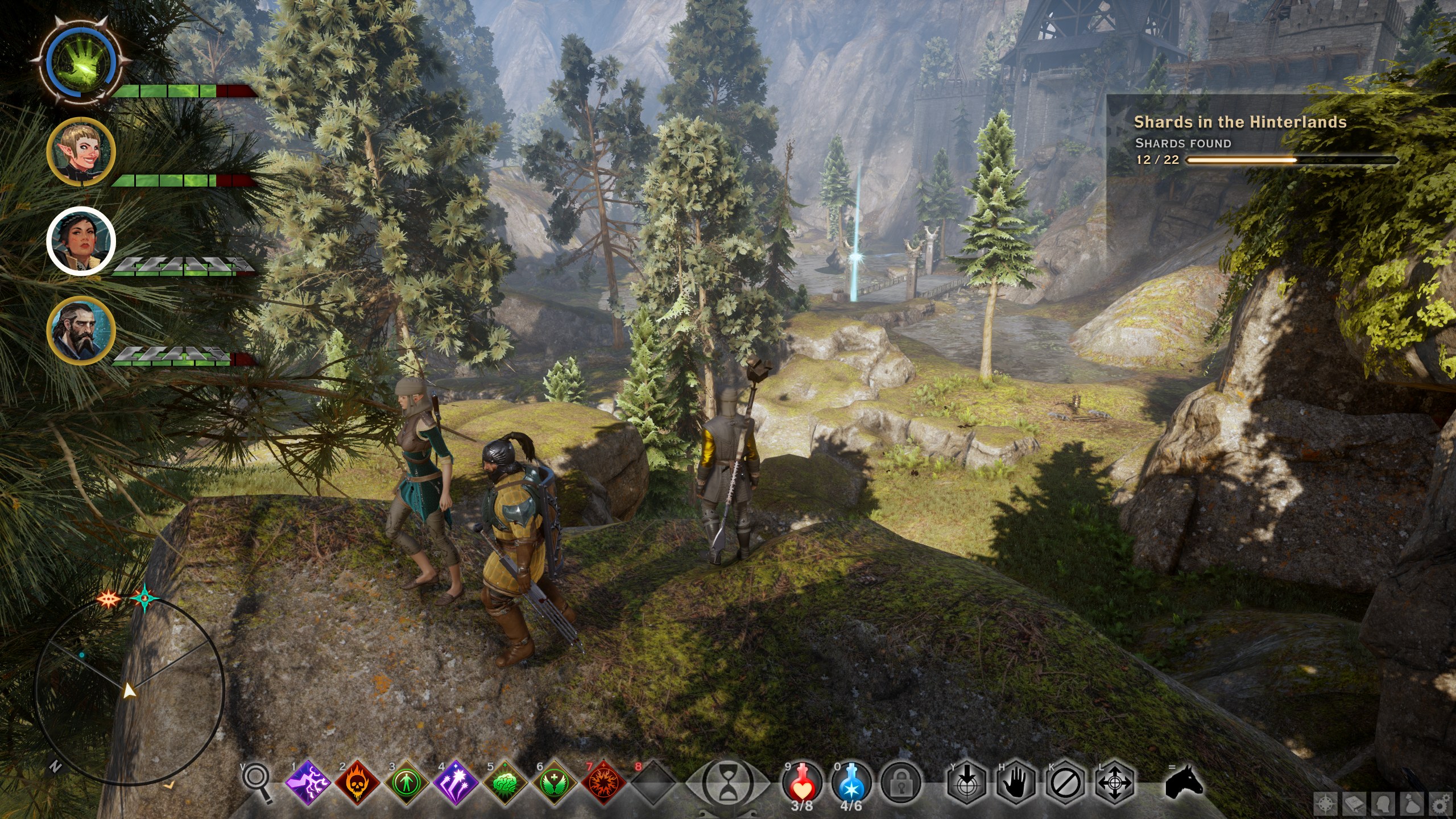This screenshot has height=819, width=1456.
Task: Activate the purple lightning bolt ability
Action: point(308,784)
